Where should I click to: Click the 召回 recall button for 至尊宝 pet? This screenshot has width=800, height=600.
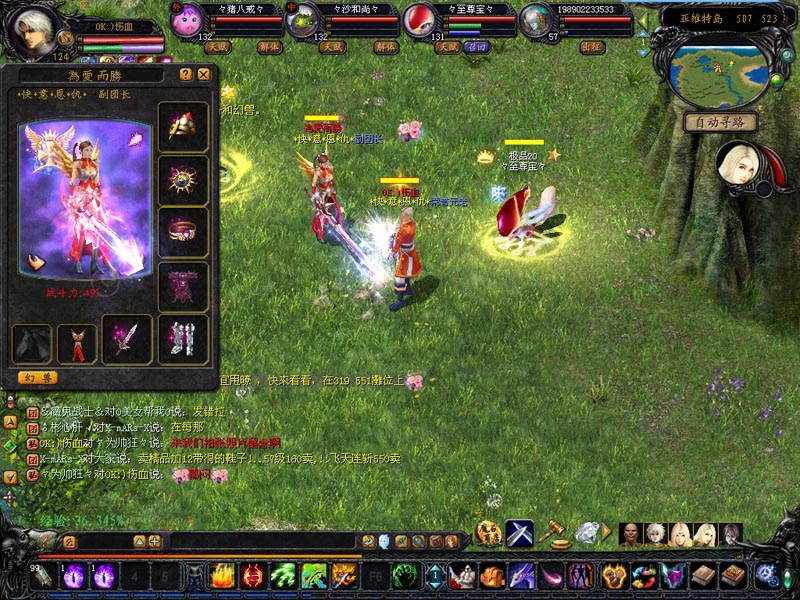tap(477, 47)
